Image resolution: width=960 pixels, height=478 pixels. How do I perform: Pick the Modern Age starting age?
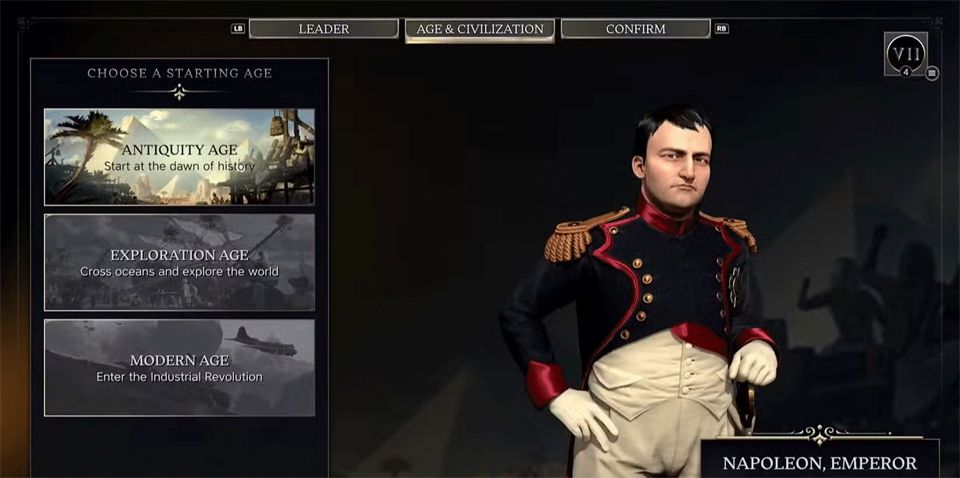(179, 367)
